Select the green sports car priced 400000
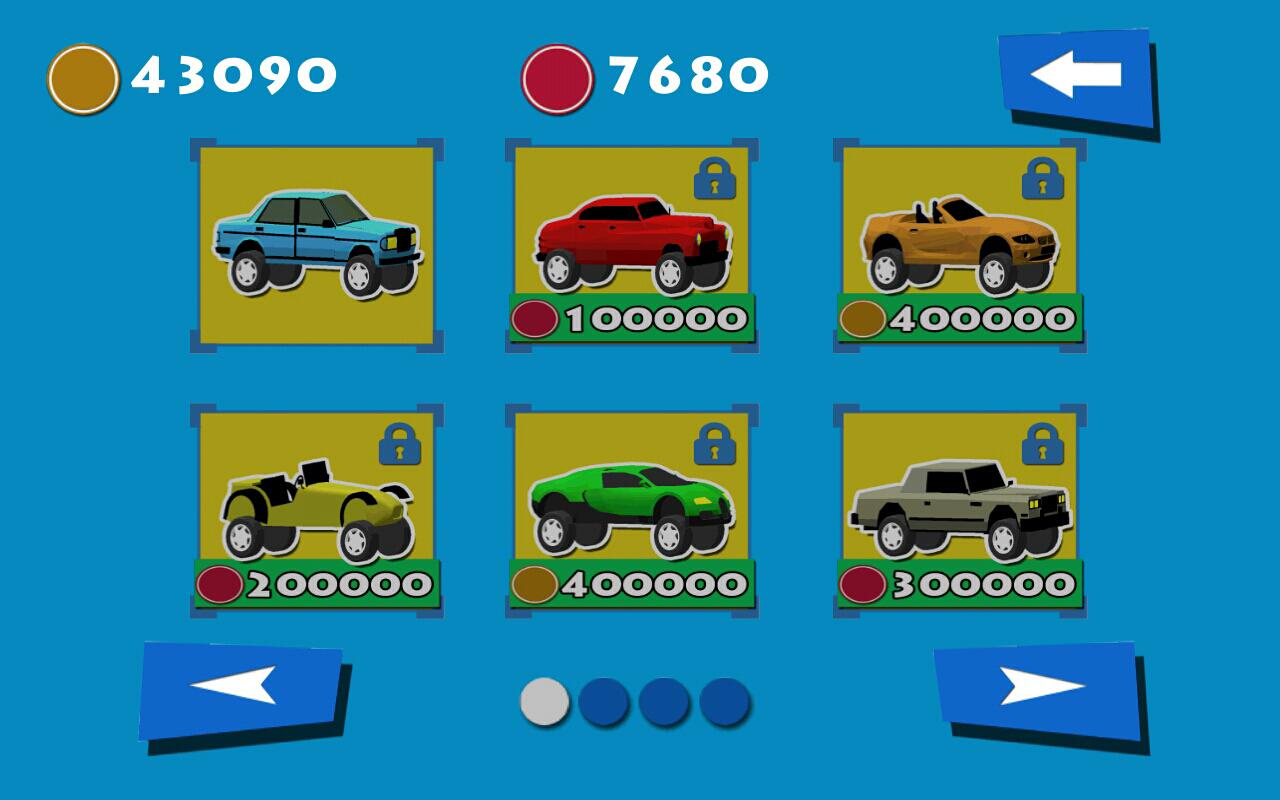This screenshot has height=800, width=1280. pyautogui.click(x=630, y=505)
